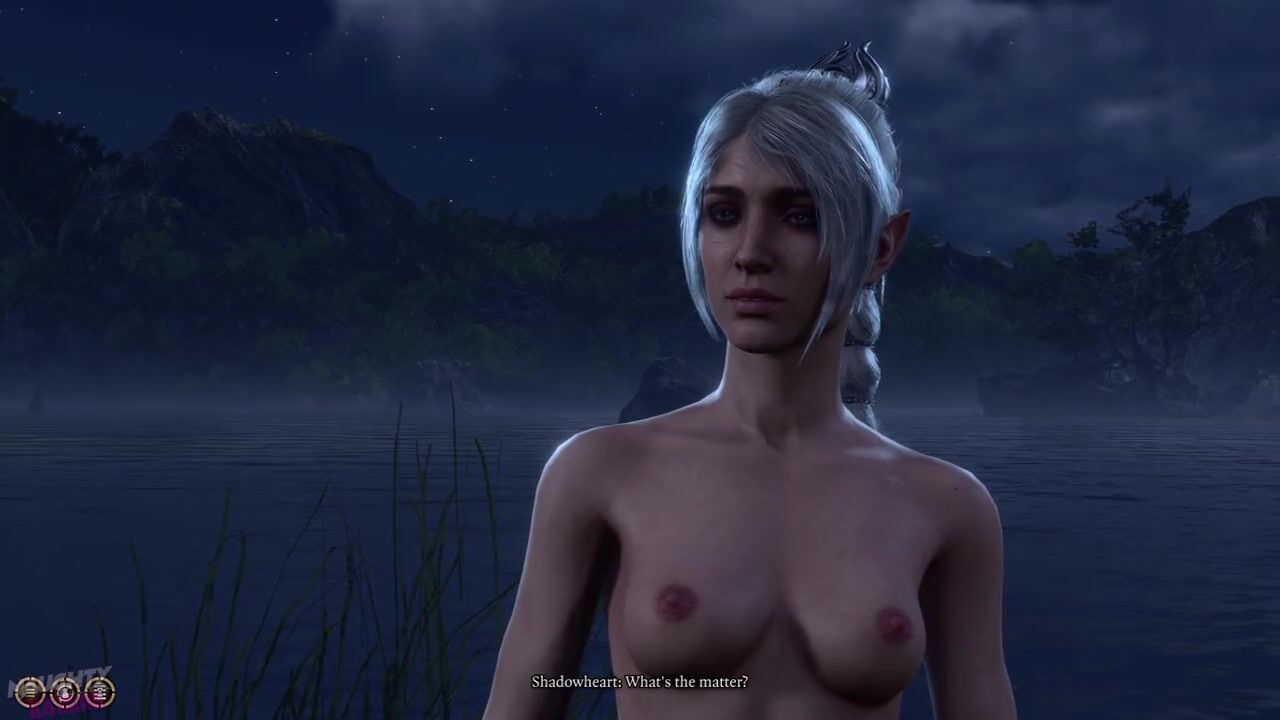This screenshot has height=720, width=1280.
Task: Click the character swap circular-arrows icon
Action: click(64, 691)
